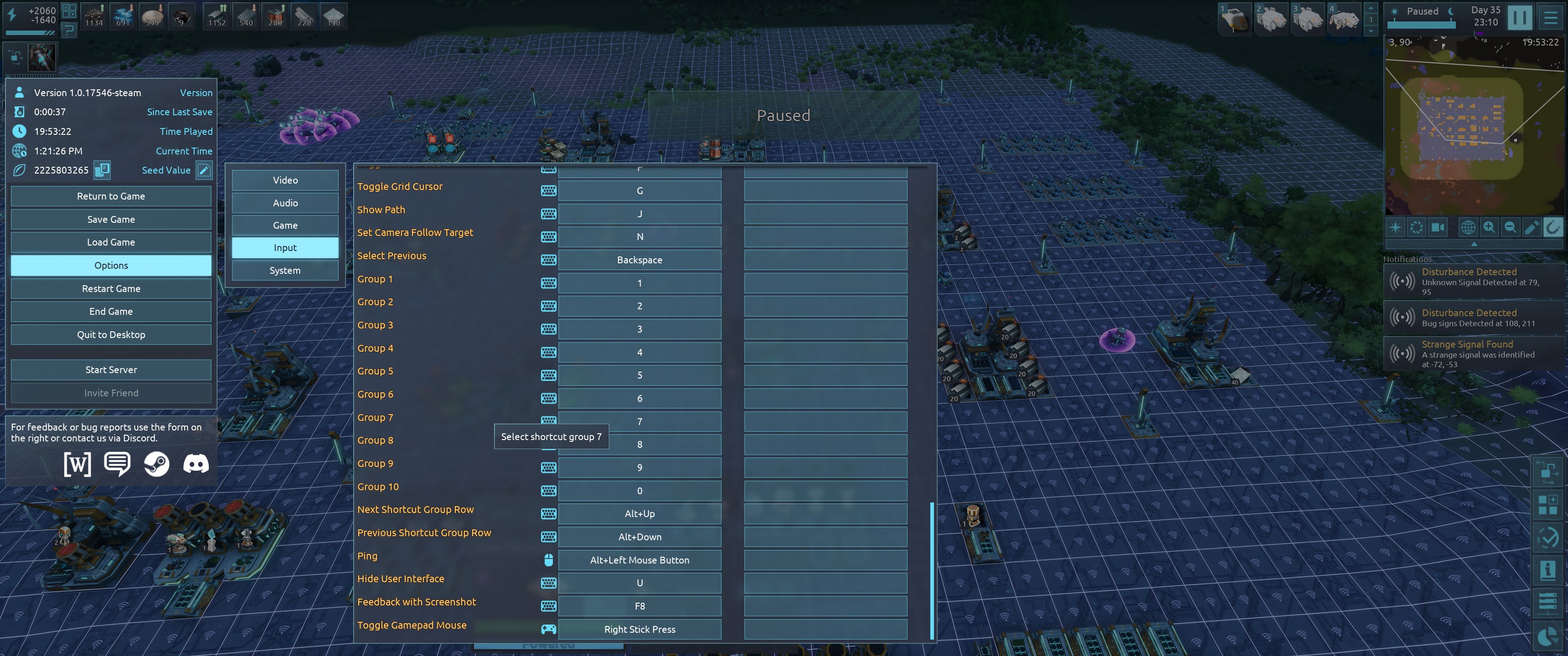Edit the Ping Alt+Left Mouse Button binding
1568x656 pixels.
click(639, 560)
